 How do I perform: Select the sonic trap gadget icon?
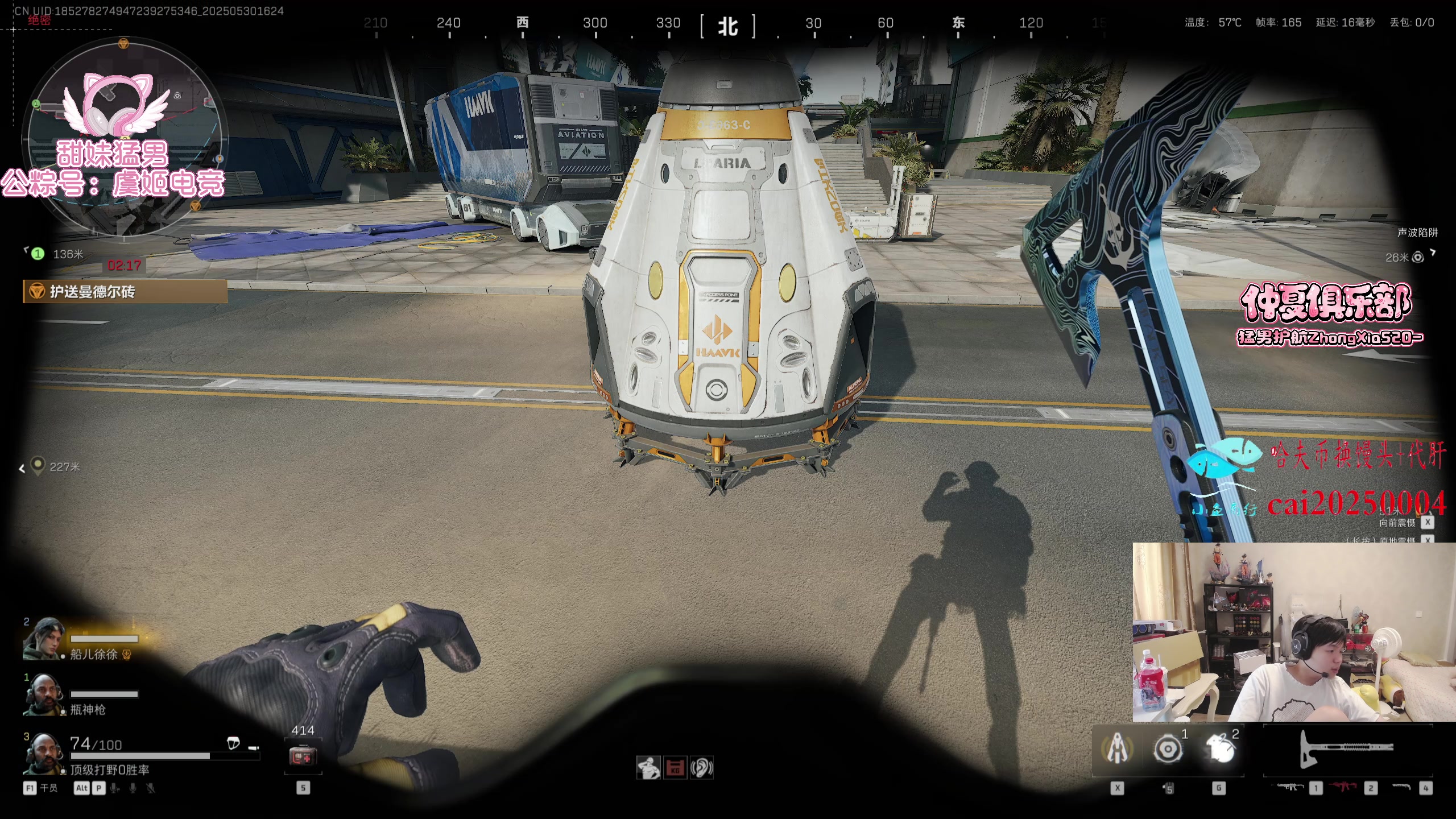tap(1168, 748)
